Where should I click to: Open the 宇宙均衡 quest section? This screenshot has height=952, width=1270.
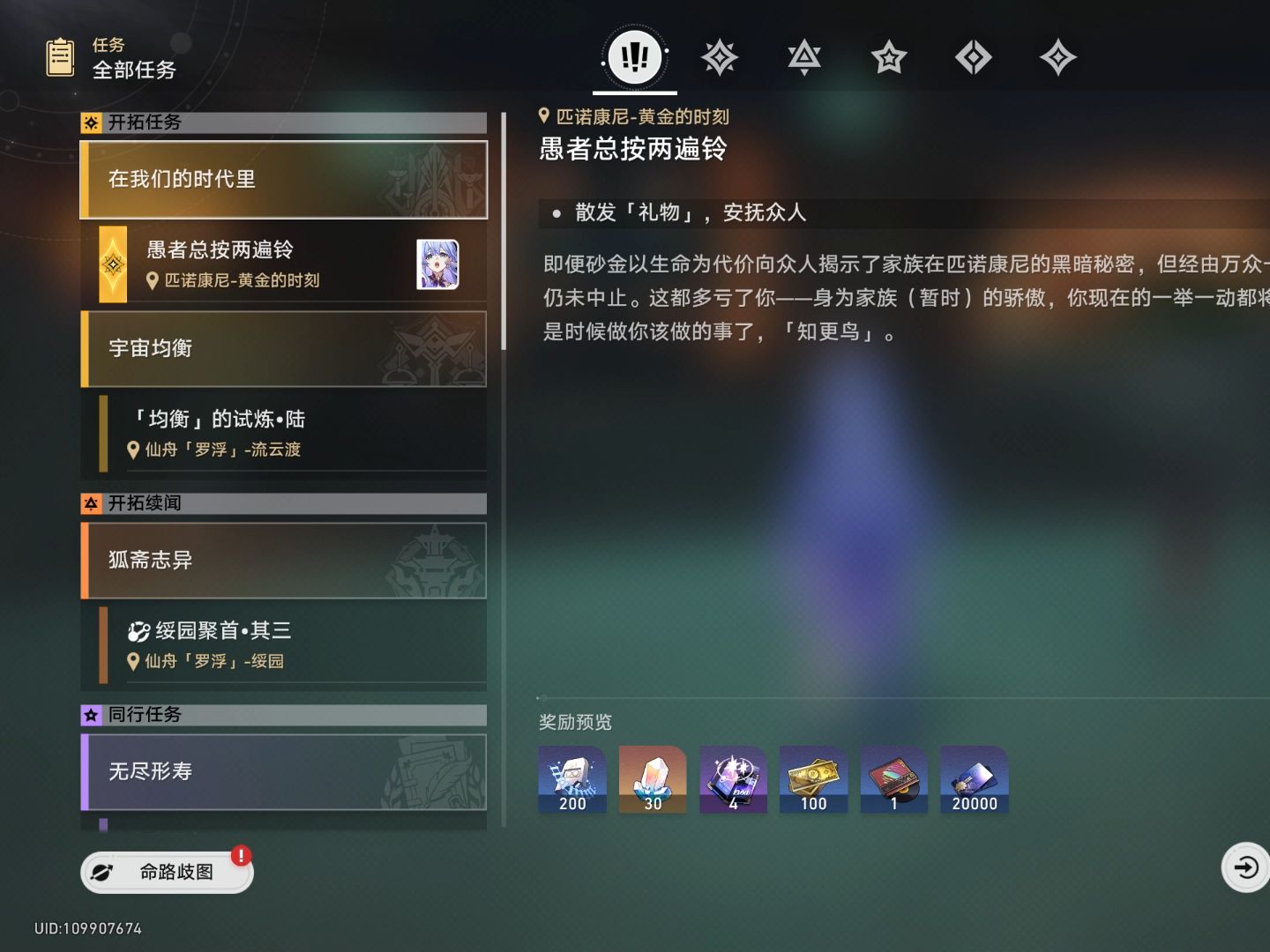coord(283,349)
